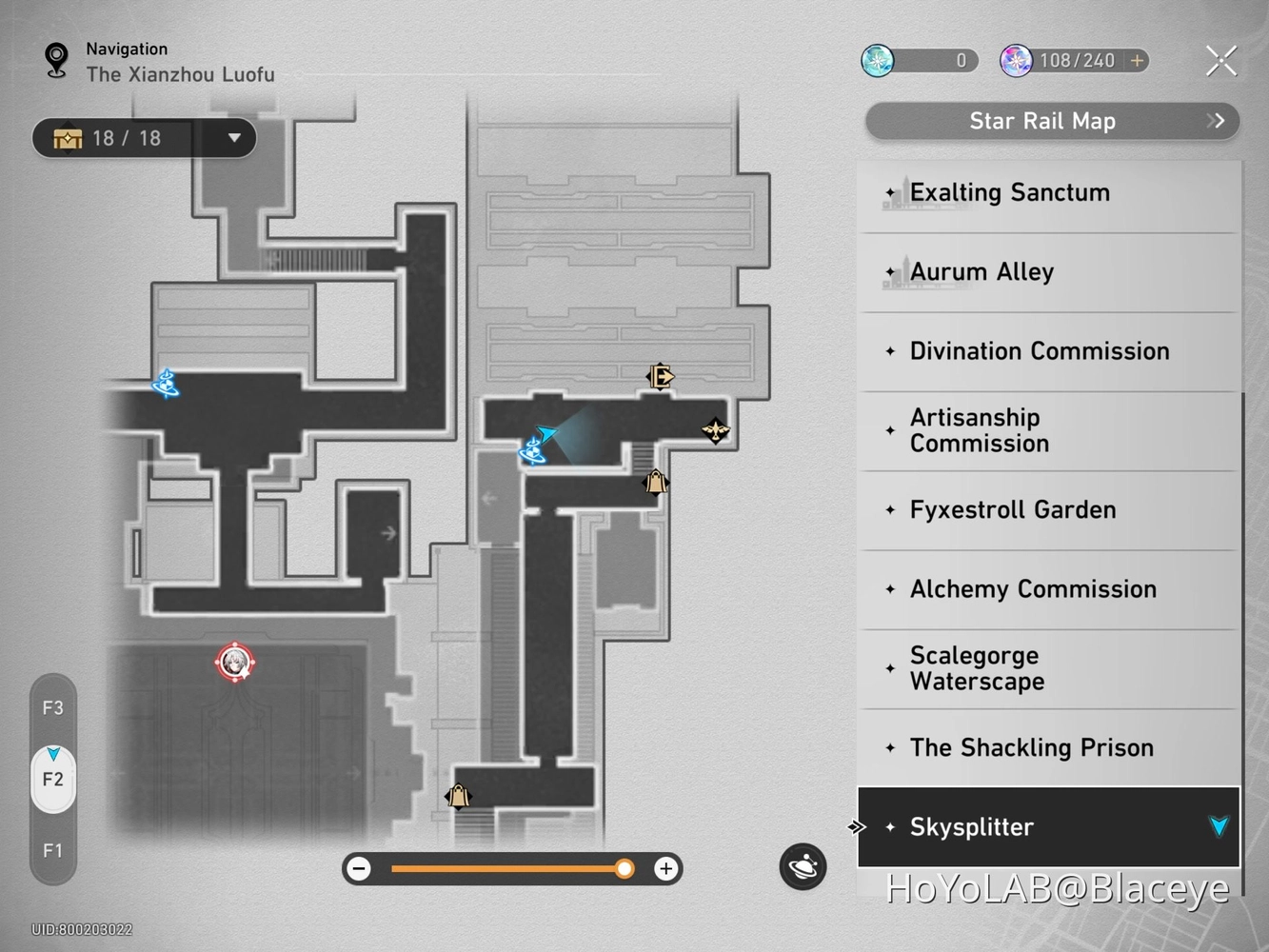This screenshot has width=1269, height=952.
Task: Click the four-pointed ornament marker on the right
Action: (x=716, y=430)
